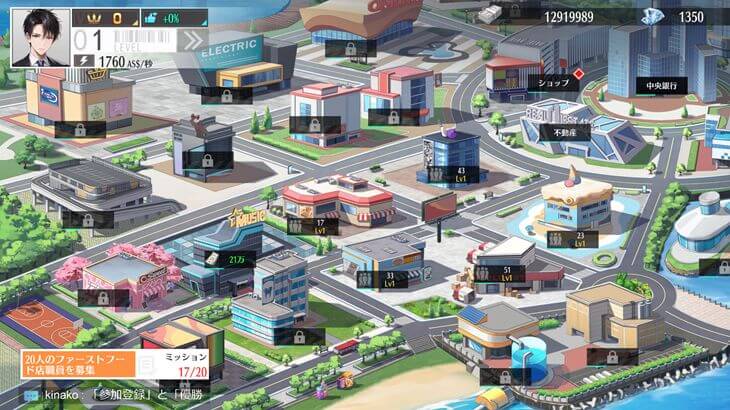
Task: Open the player profile portrait
Action: click(41, 37)
